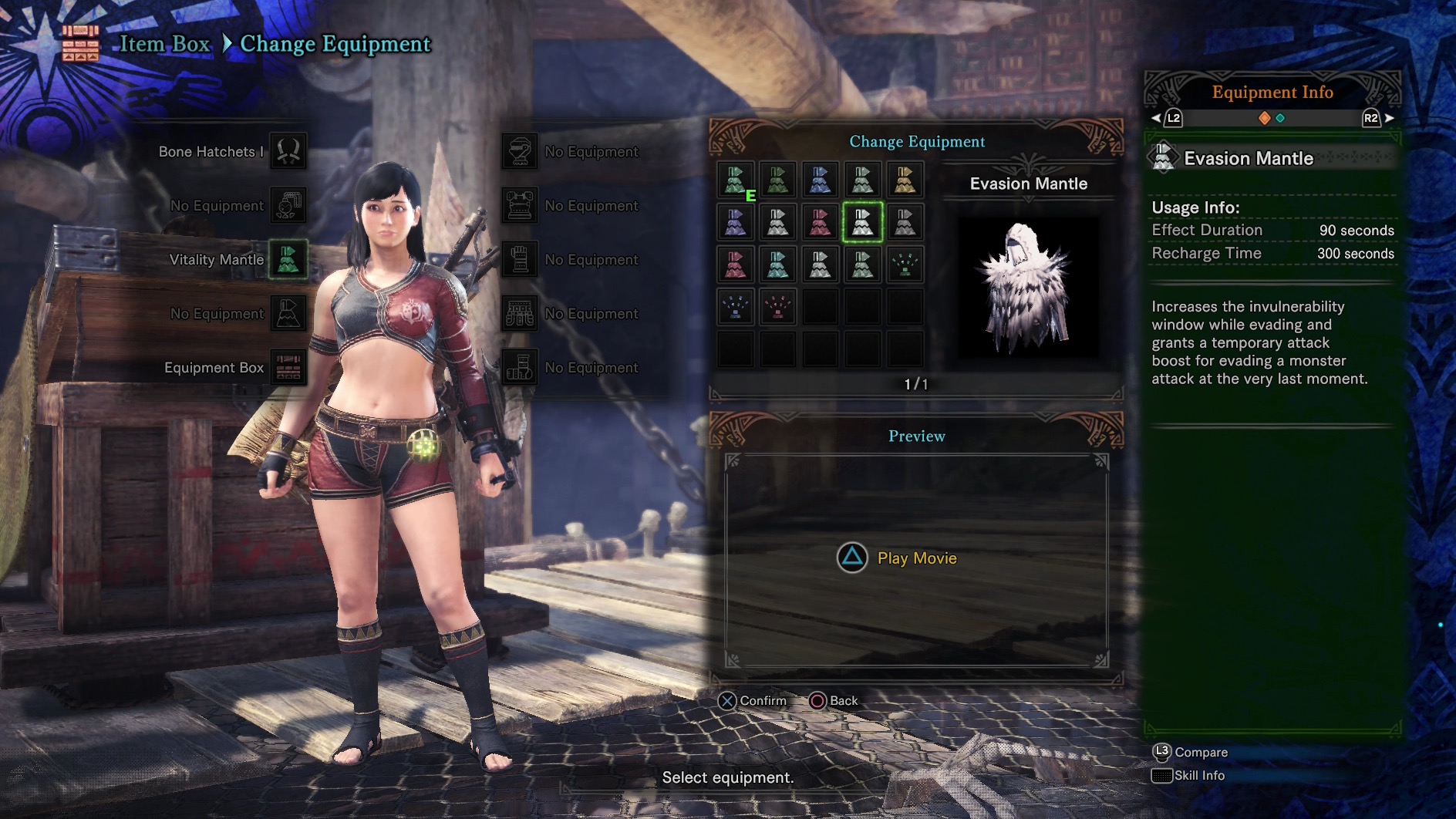This screenshot has height=819, width=1456.
Task: Go back to Item Box breadcrumb
Action: point(164,44)
